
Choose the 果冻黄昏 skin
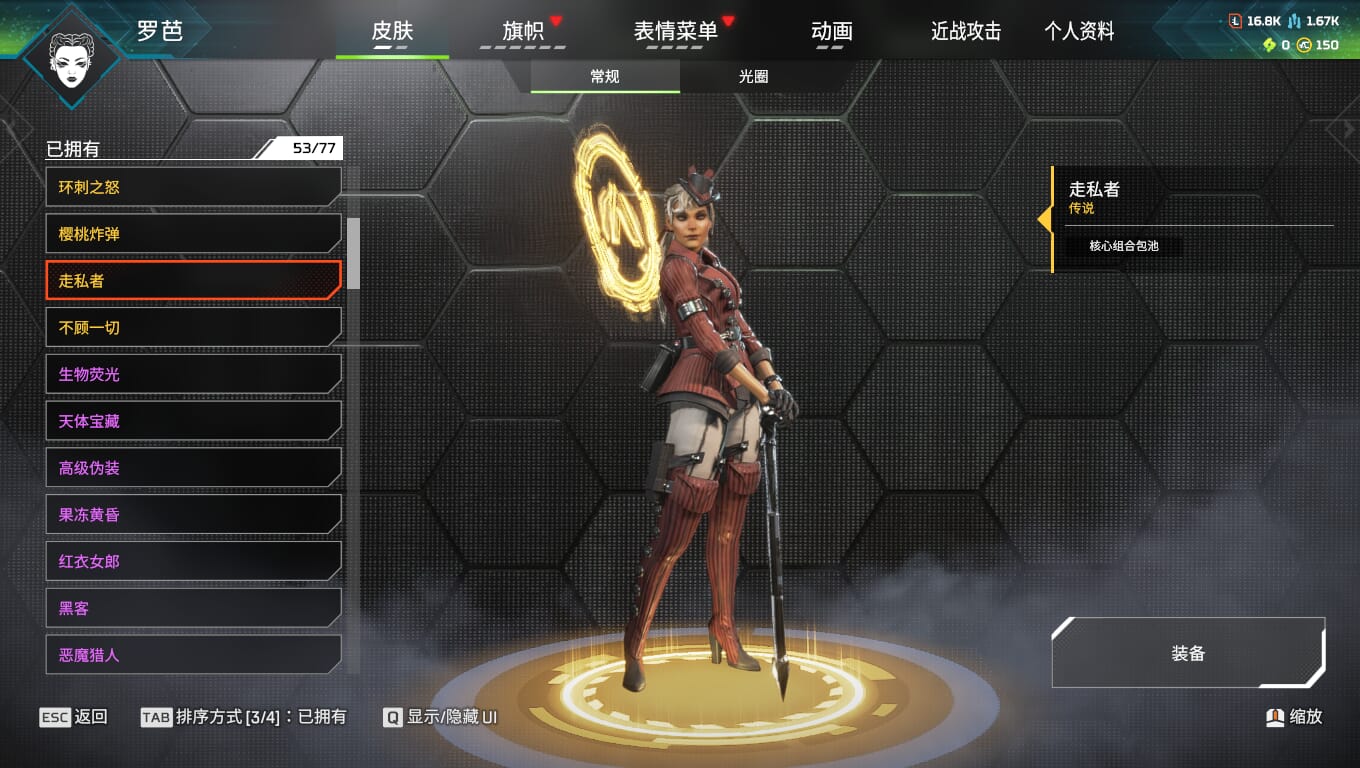point(193,515)
